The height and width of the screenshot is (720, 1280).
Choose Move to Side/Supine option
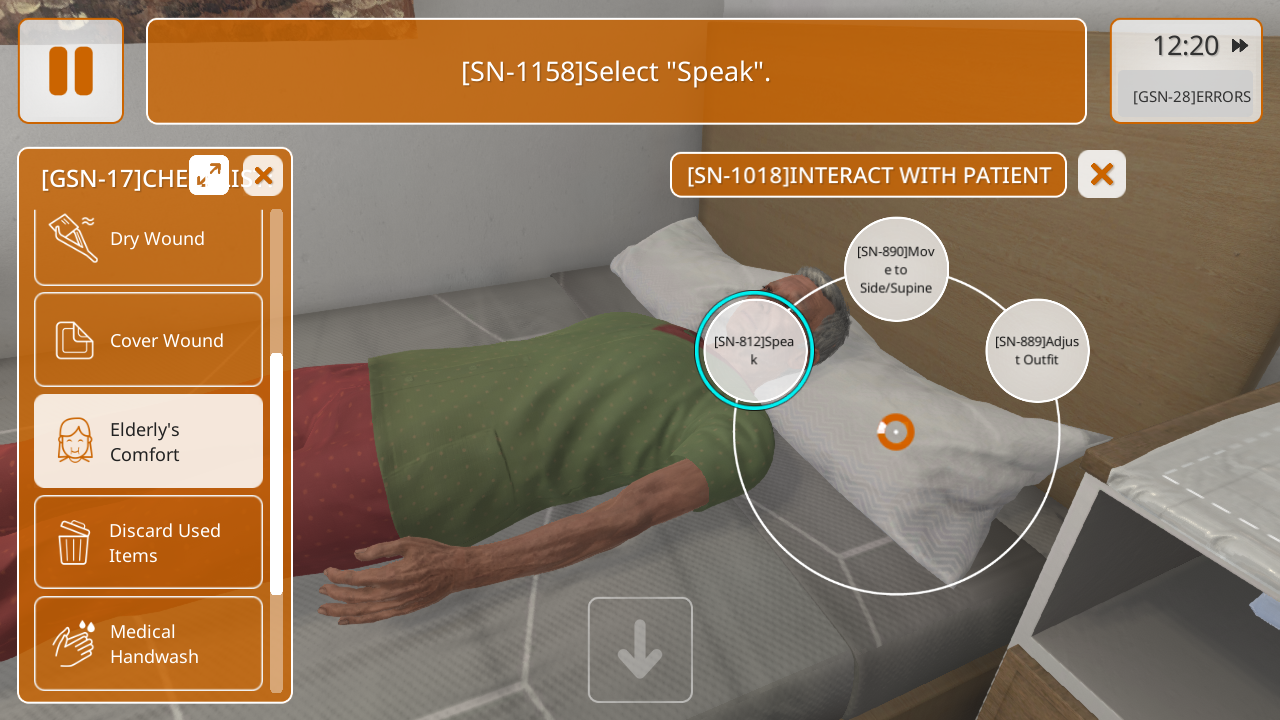click(x=896, y=269)
